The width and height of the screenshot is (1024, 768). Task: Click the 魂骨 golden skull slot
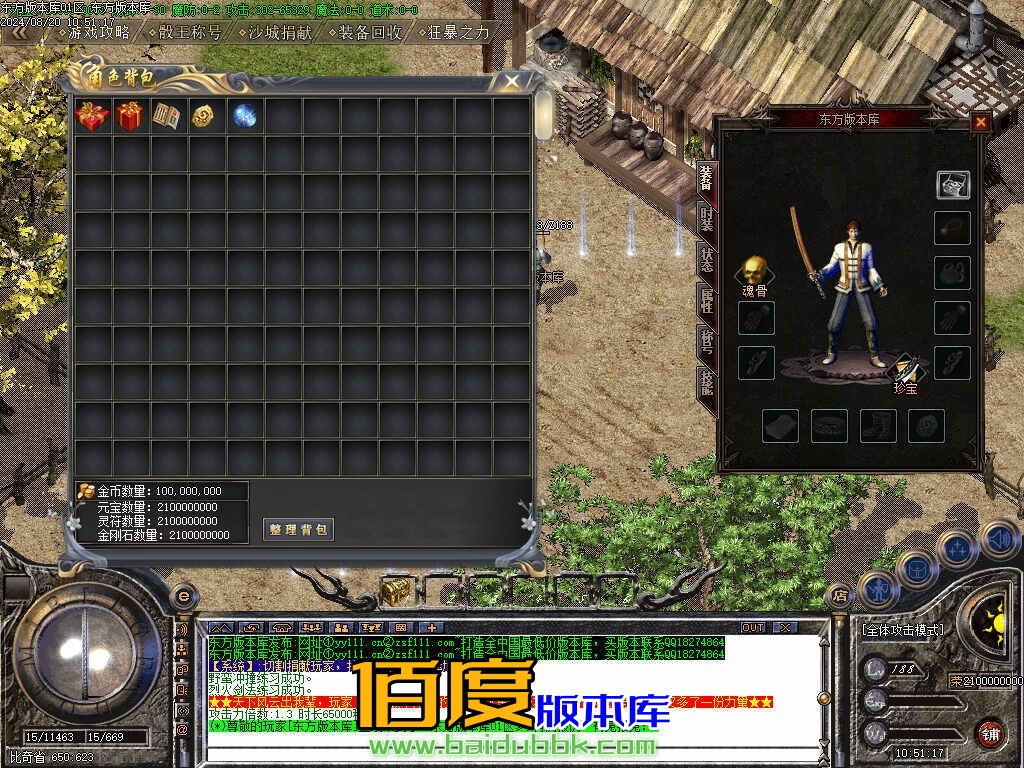click(755, 270)
